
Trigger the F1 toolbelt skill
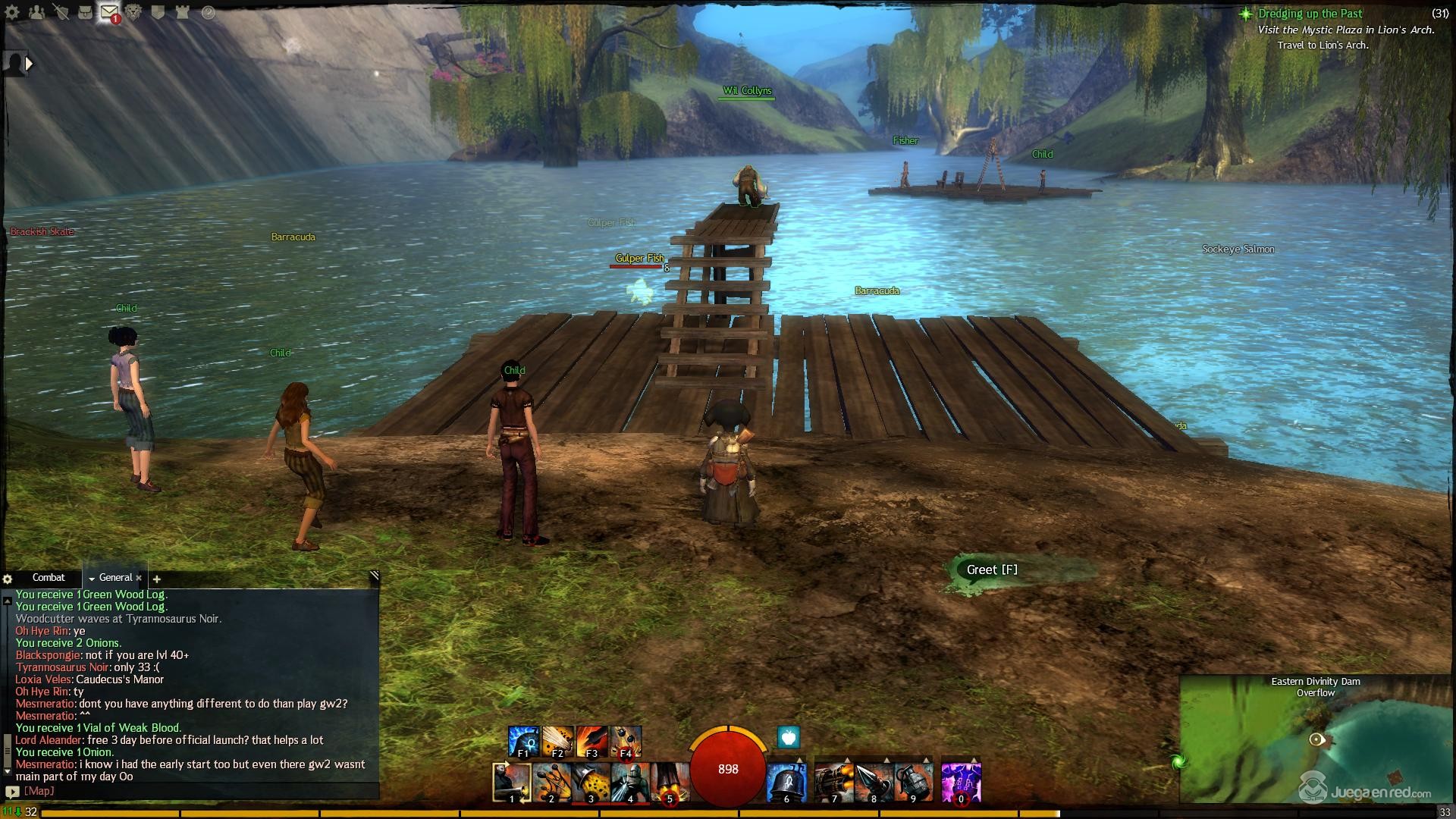point(523,742)
